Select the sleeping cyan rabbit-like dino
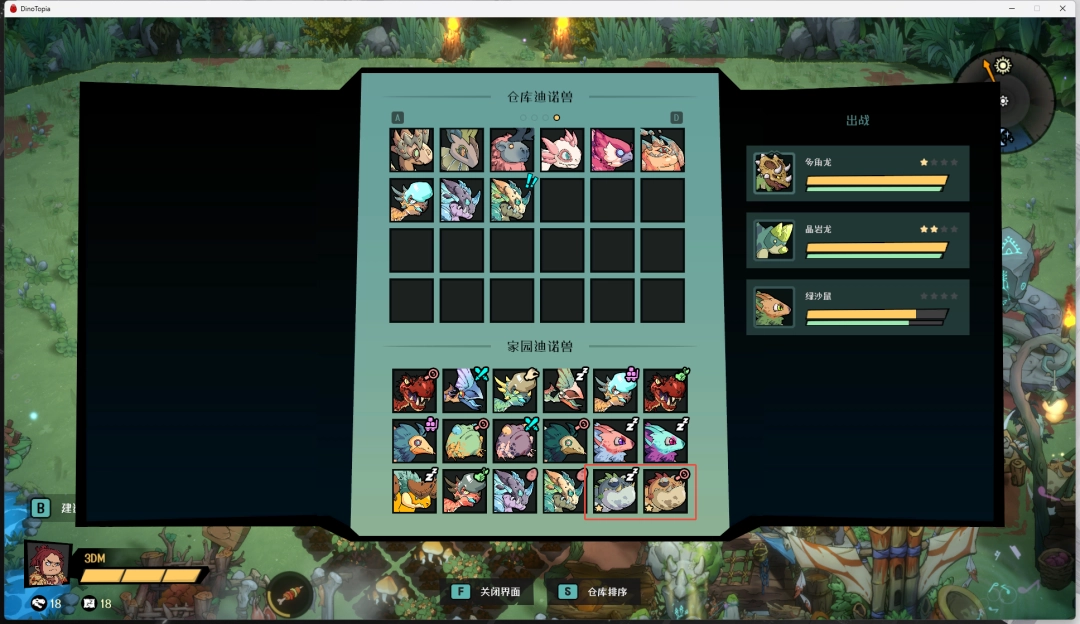Image resolution: width=1080 pixels, height=624 pixels. point(664,441)
